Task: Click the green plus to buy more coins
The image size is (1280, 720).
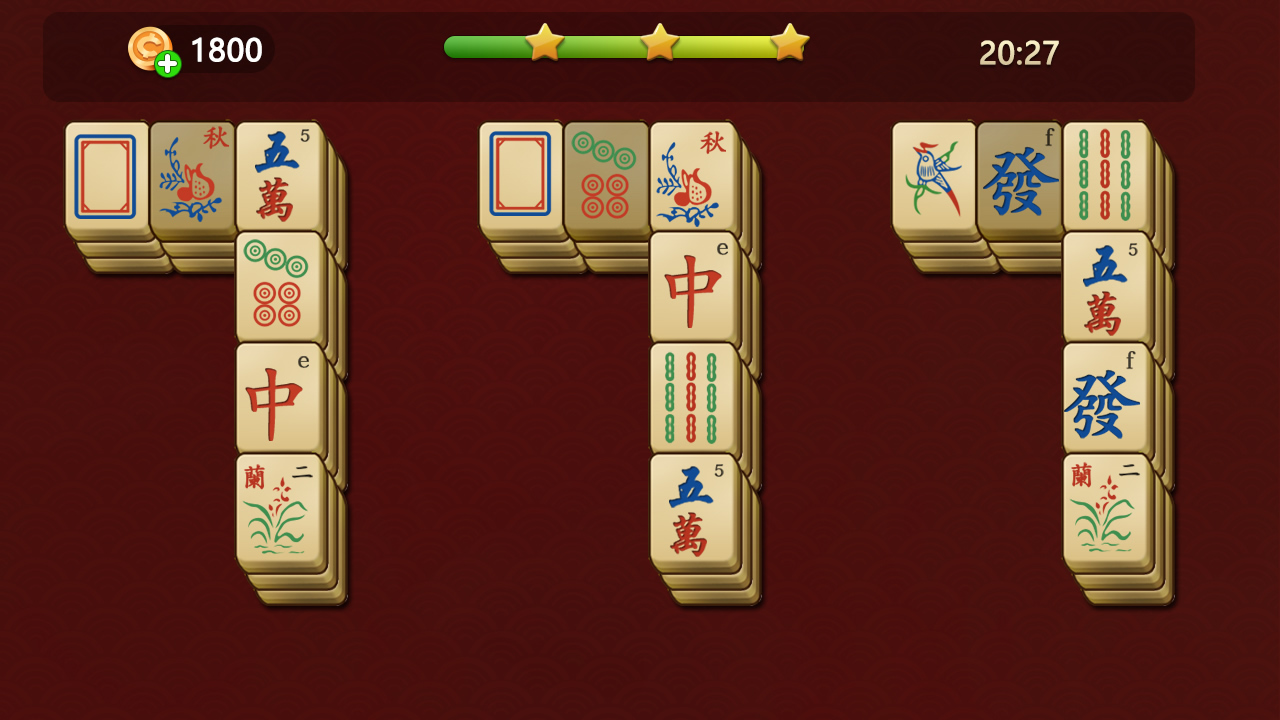Action: tap(168, 63)
